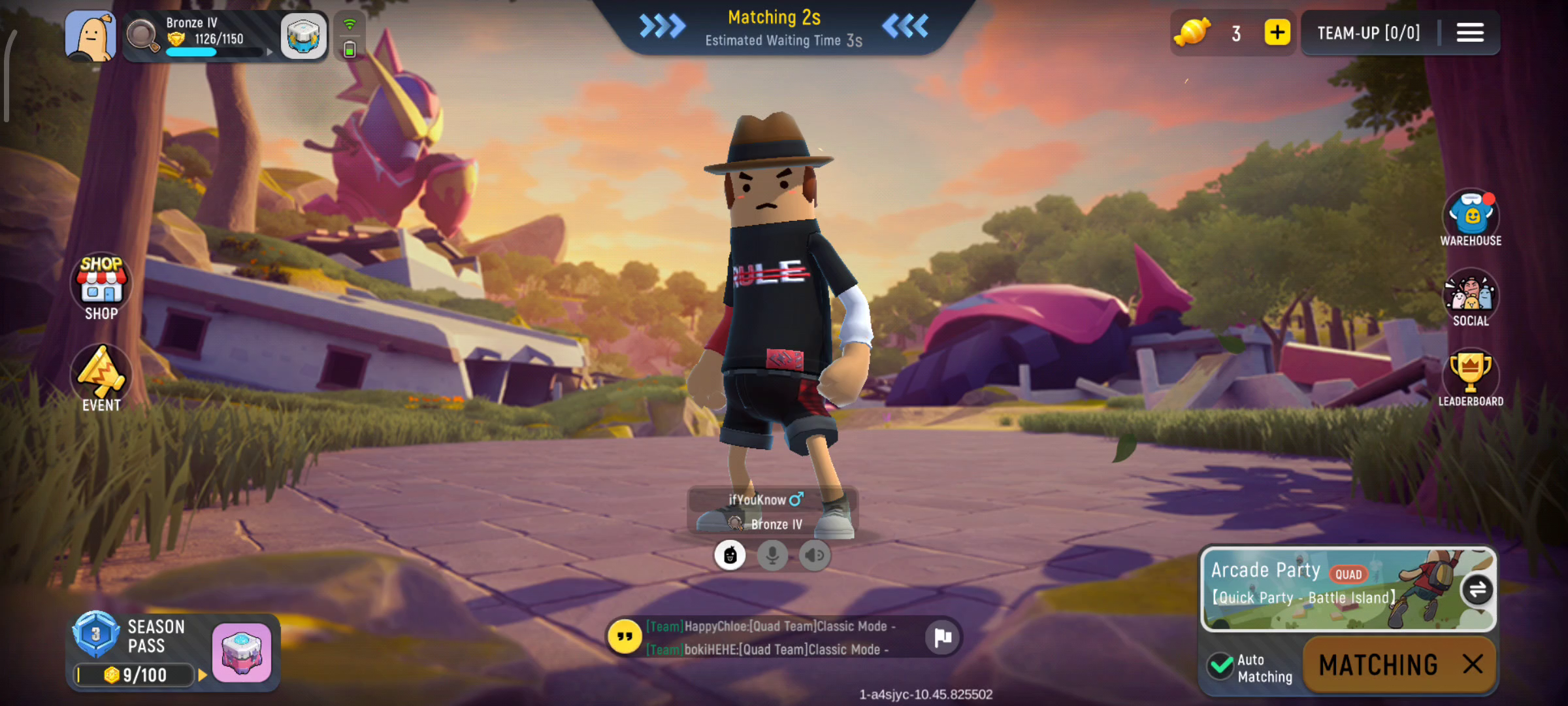Open the loot crate next to the profile
This screenshot has width=1568, height=706.
point(304,36)
